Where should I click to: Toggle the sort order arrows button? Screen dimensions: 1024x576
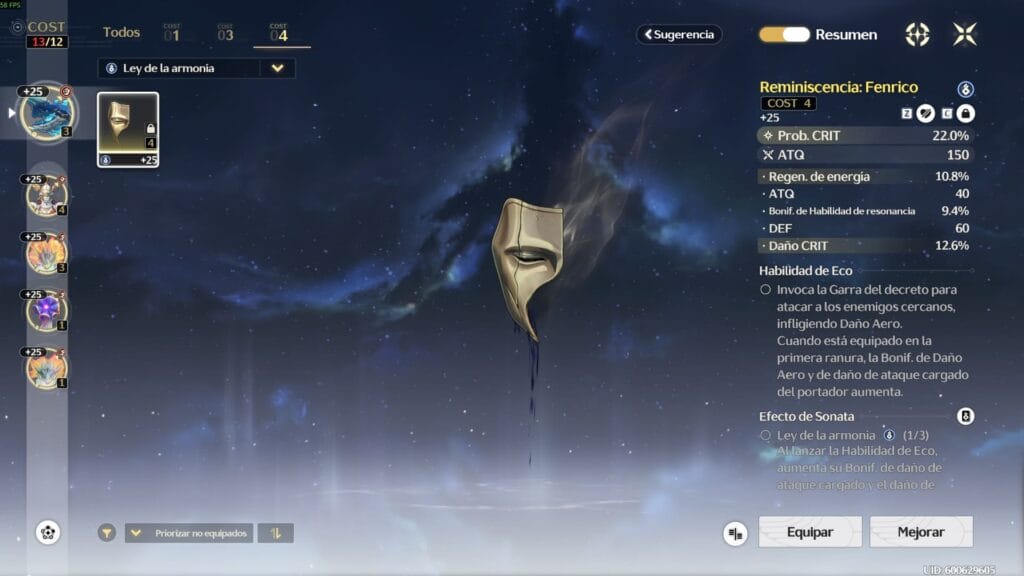[275, 533]
